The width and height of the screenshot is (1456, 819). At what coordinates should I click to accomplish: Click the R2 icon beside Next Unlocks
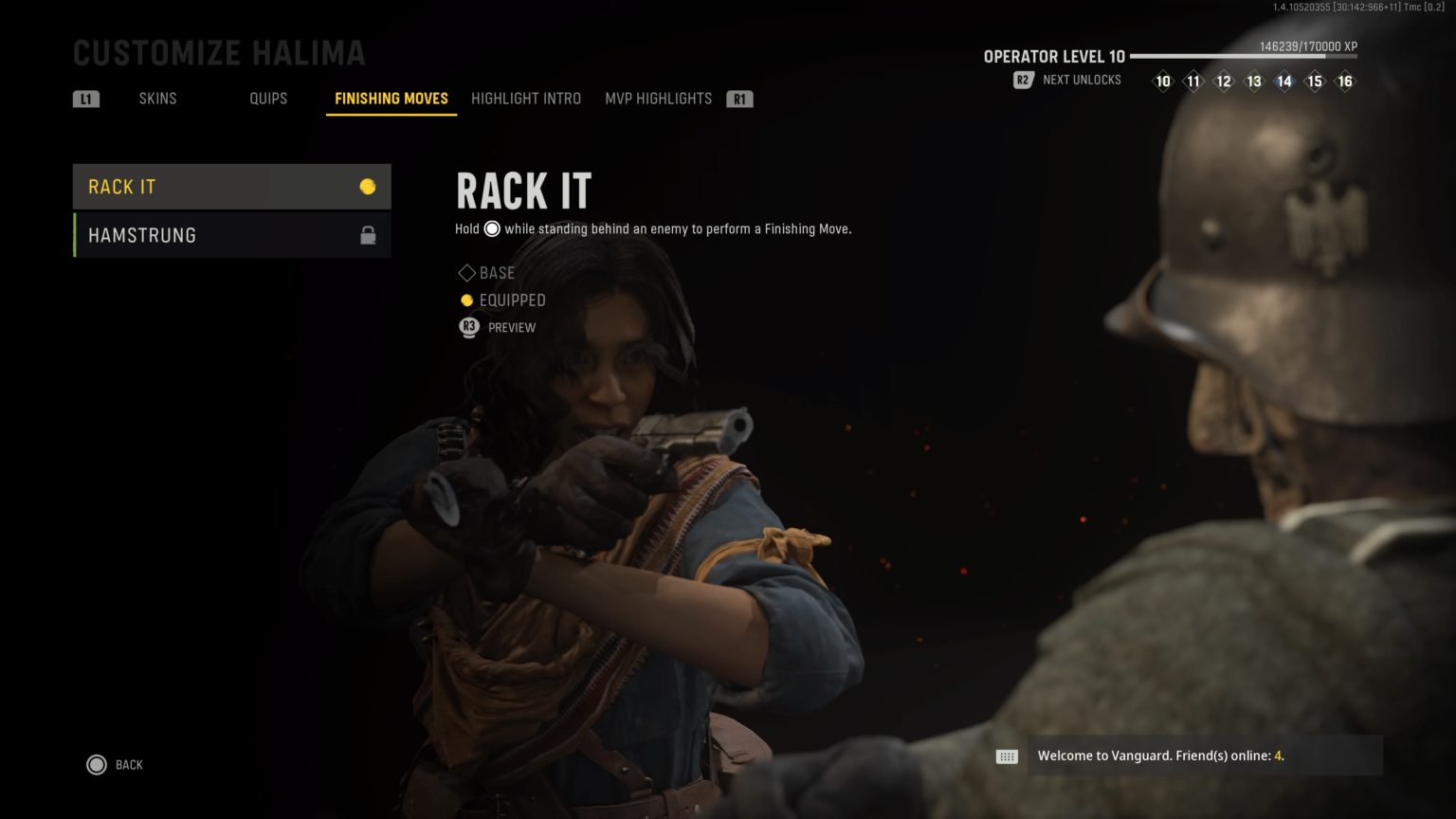point(1023,80)
